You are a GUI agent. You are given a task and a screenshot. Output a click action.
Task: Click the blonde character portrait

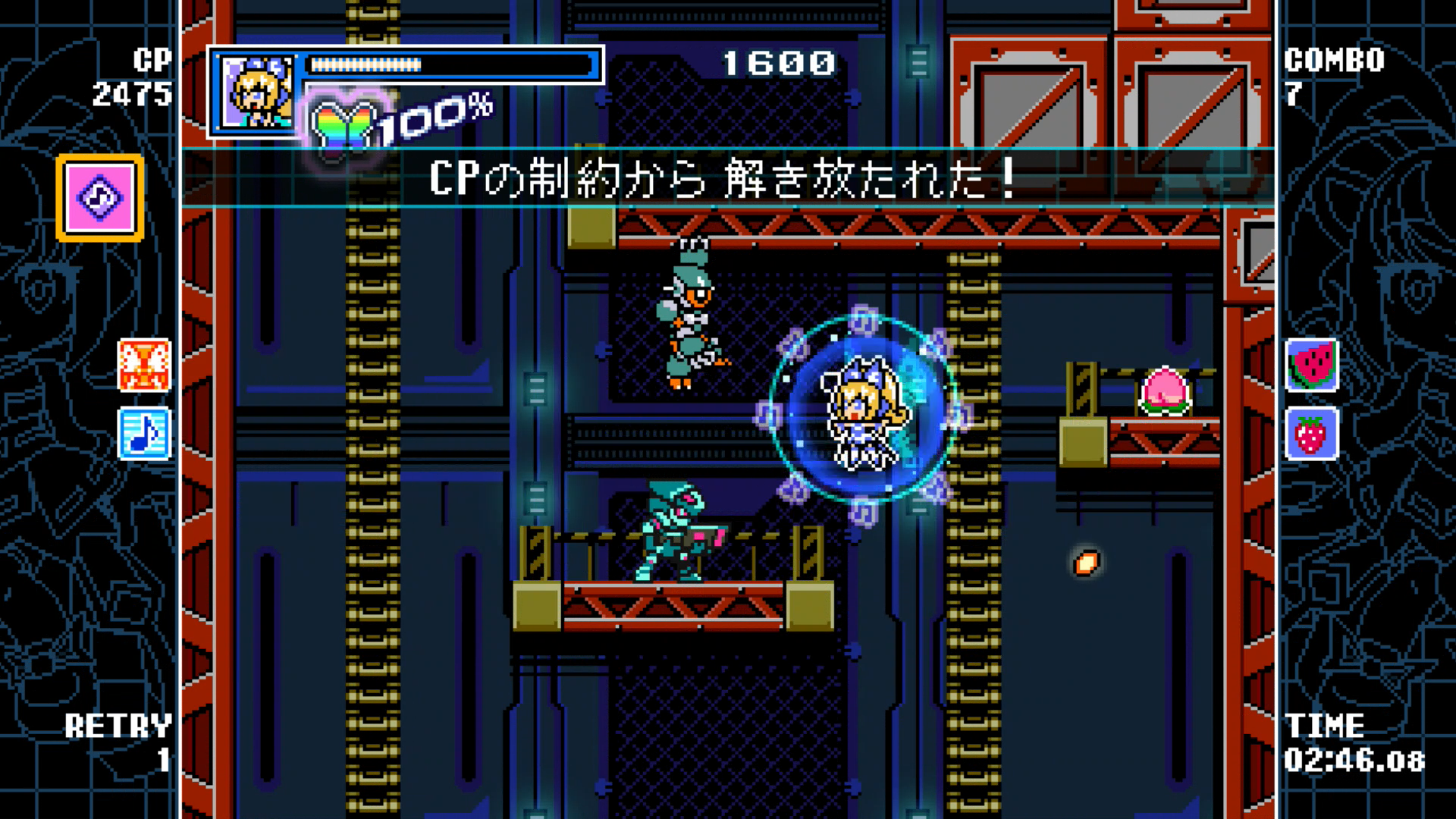tap(257, 92)
